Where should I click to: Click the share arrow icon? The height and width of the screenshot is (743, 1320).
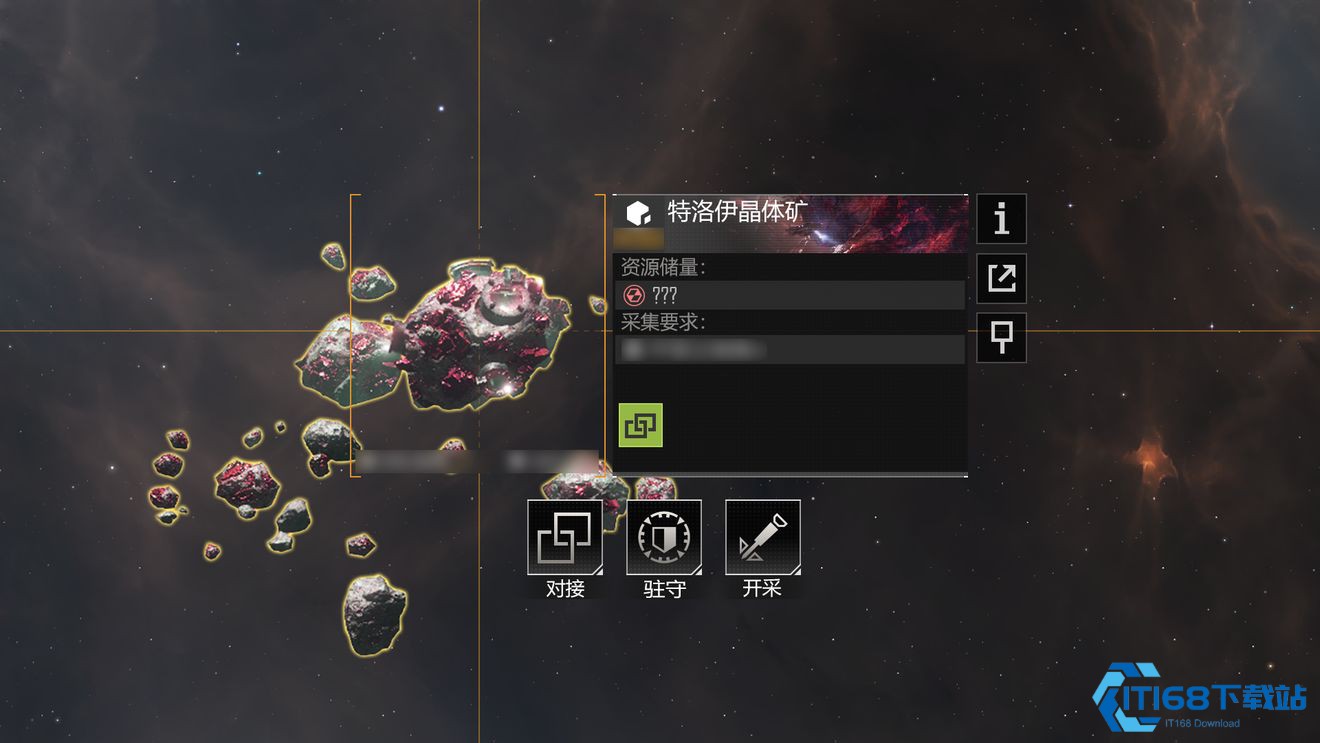(x=1001, y=278)
